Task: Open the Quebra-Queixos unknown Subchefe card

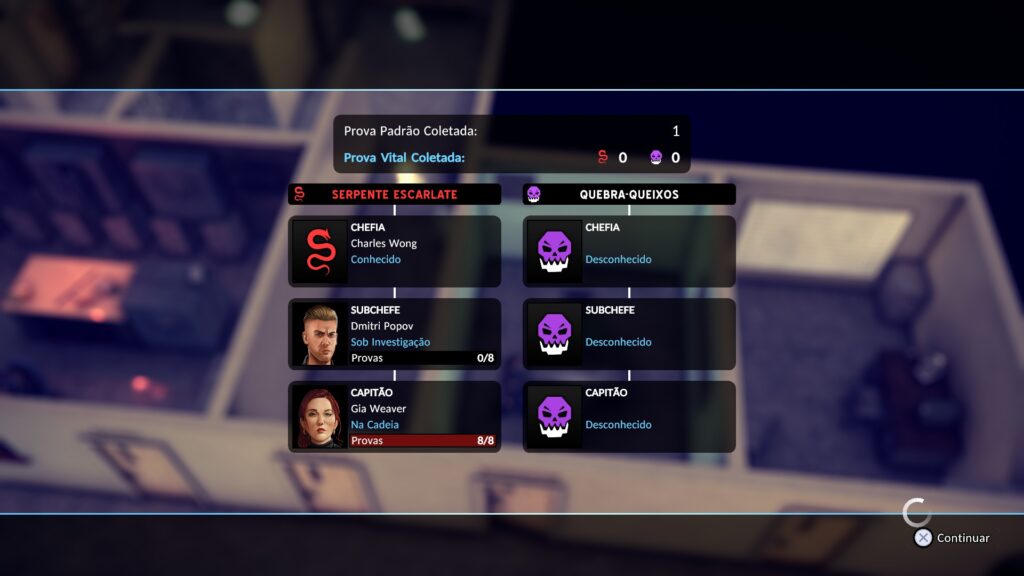Action: (x=629, y=334)
